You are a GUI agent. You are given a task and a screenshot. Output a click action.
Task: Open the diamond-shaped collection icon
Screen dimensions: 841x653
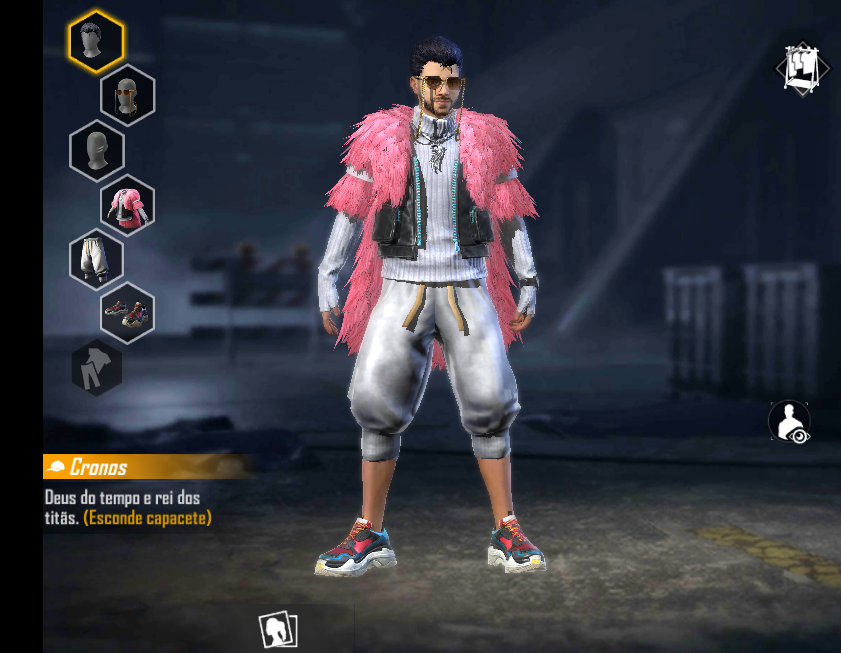802,68
